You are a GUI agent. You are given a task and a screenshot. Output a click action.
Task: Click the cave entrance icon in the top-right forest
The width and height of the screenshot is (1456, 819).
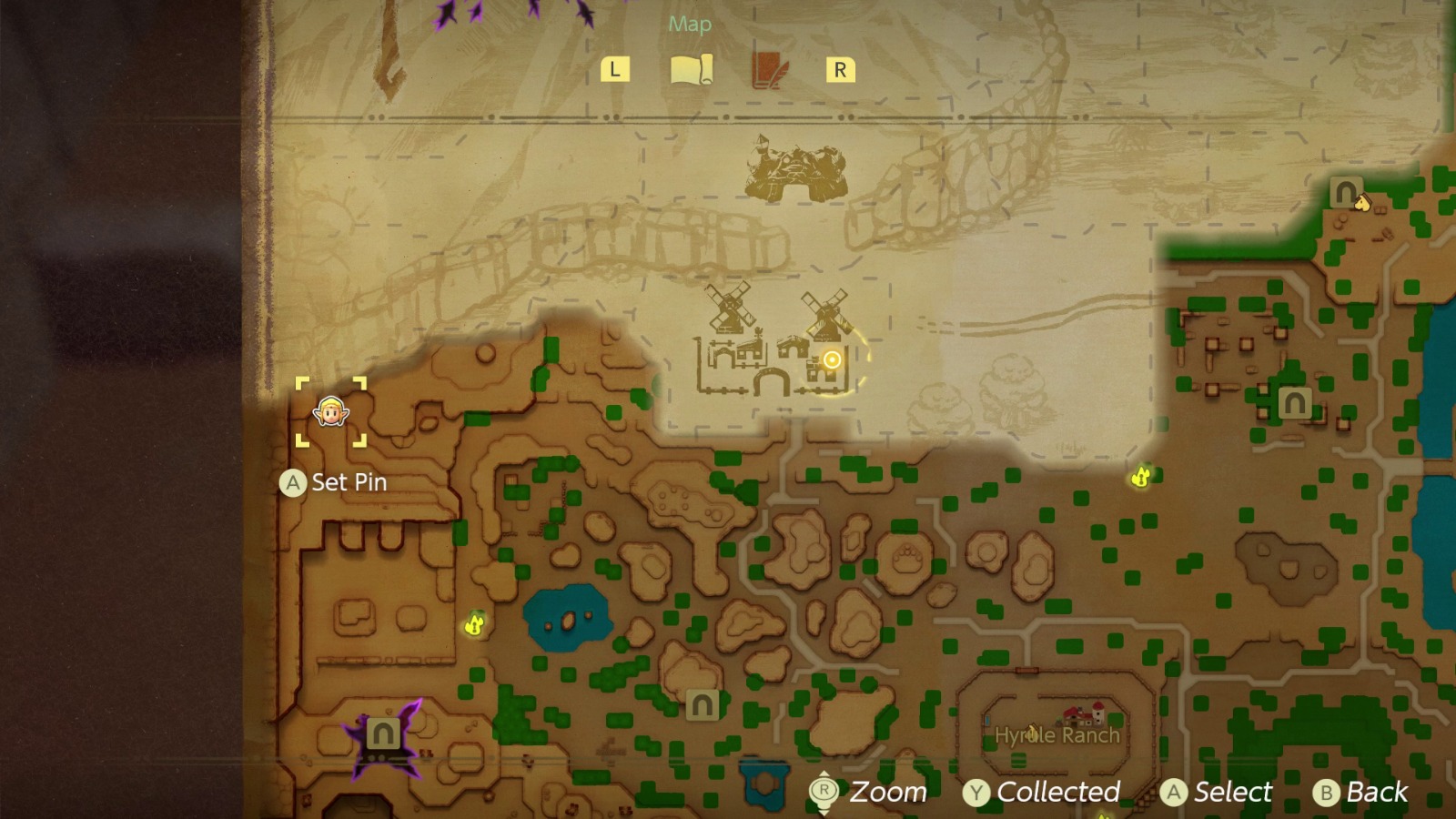[x=1344, y=191]
